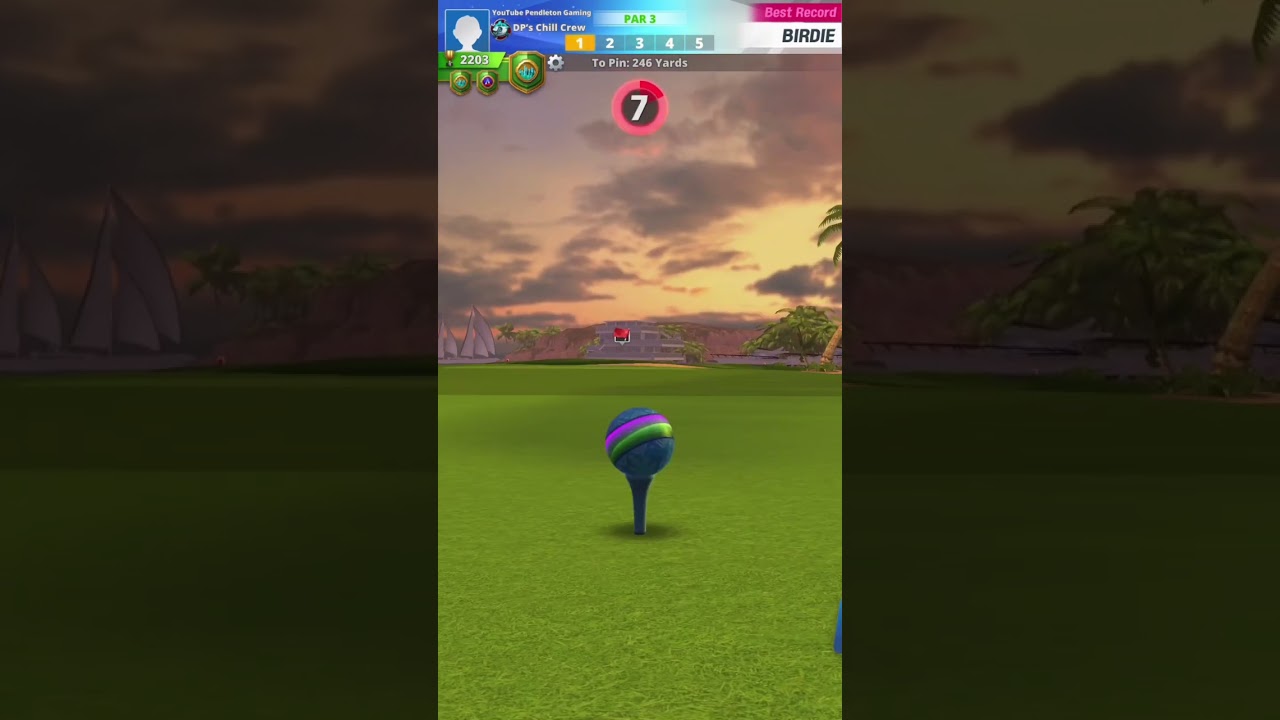Select the DP's Chill Crew clan emblem
This screenshot has width=1280, height=720.
pyautogui.click(x=500, y=28)
